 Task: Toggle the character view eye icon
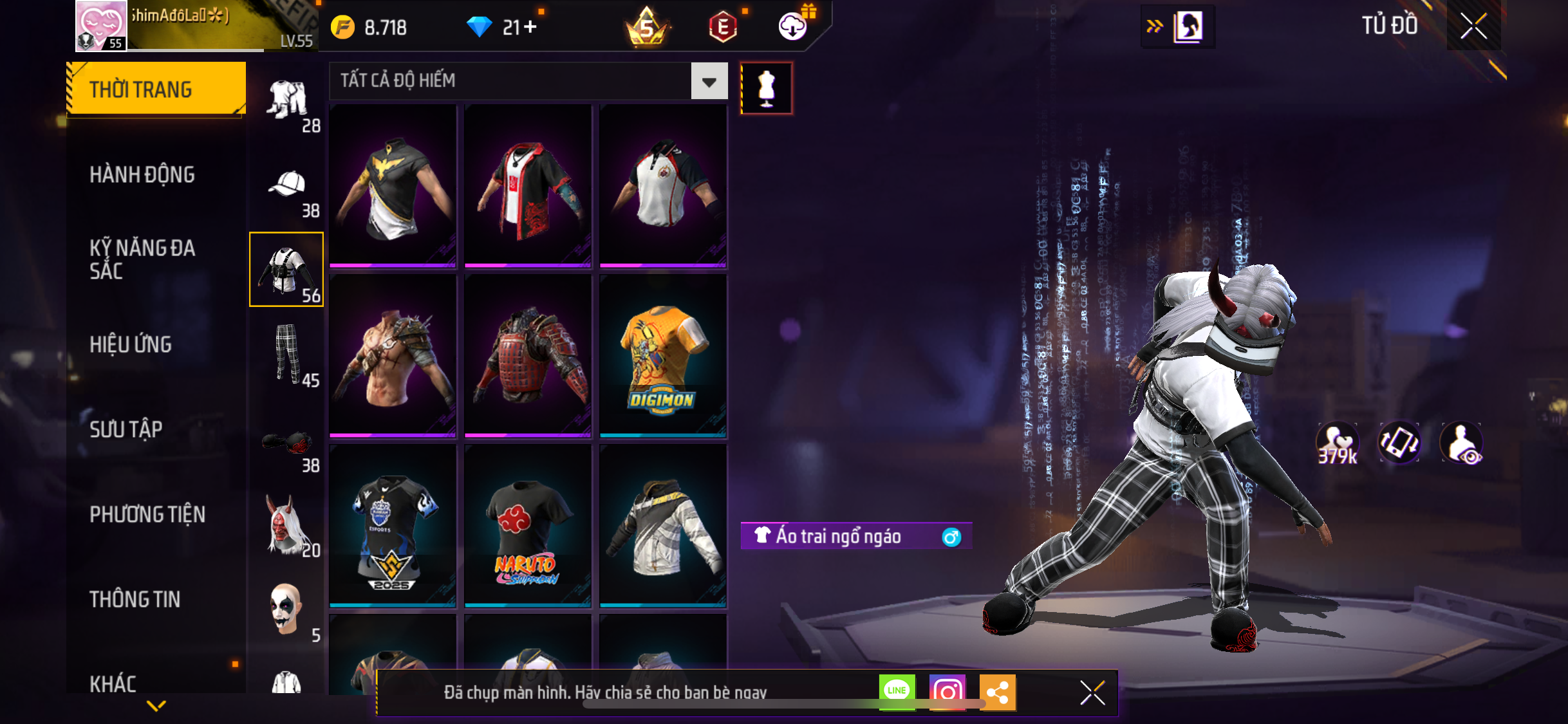point(1461,443)
